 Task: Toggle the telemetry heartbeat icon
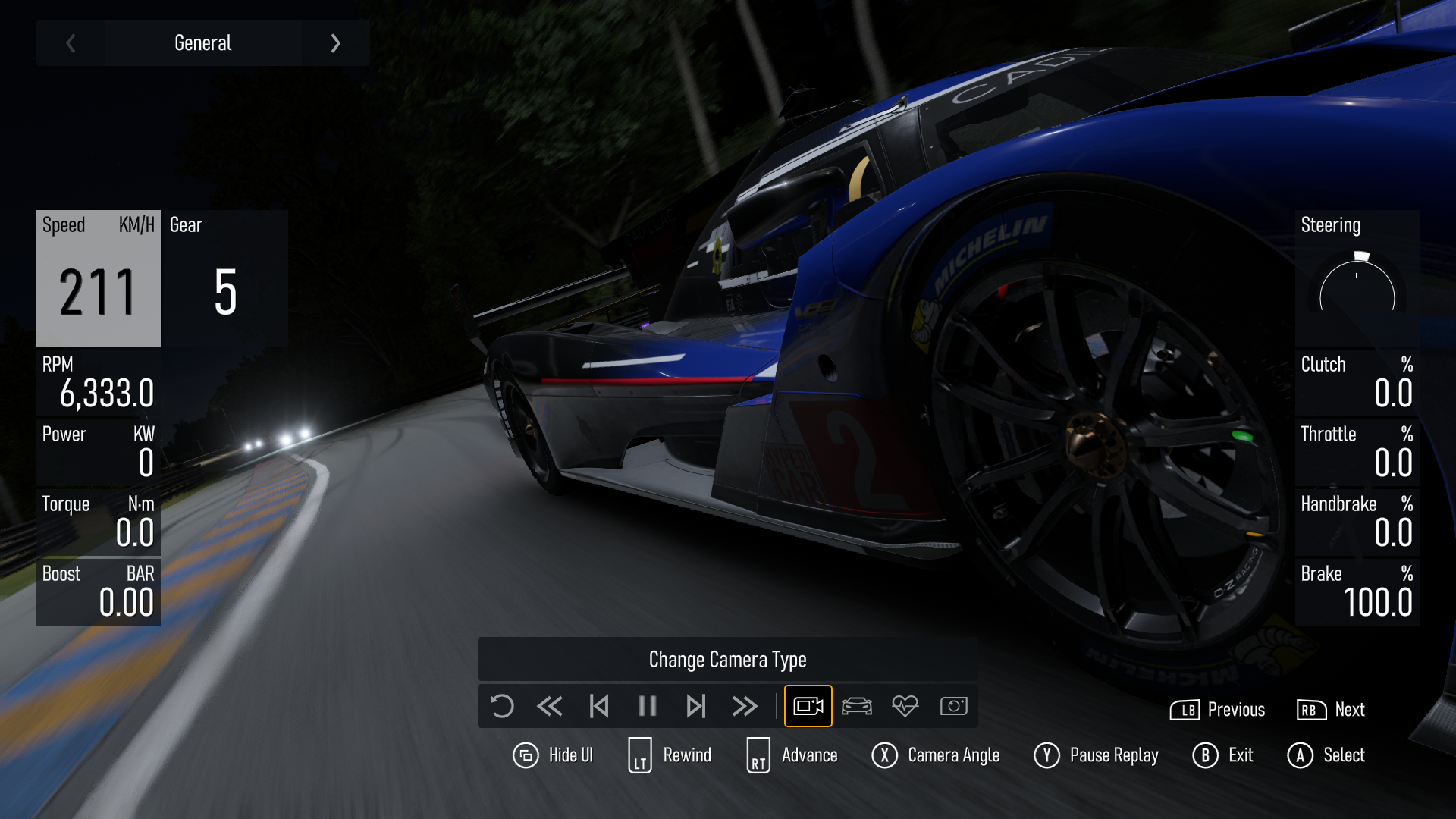(x=905, y=706)
